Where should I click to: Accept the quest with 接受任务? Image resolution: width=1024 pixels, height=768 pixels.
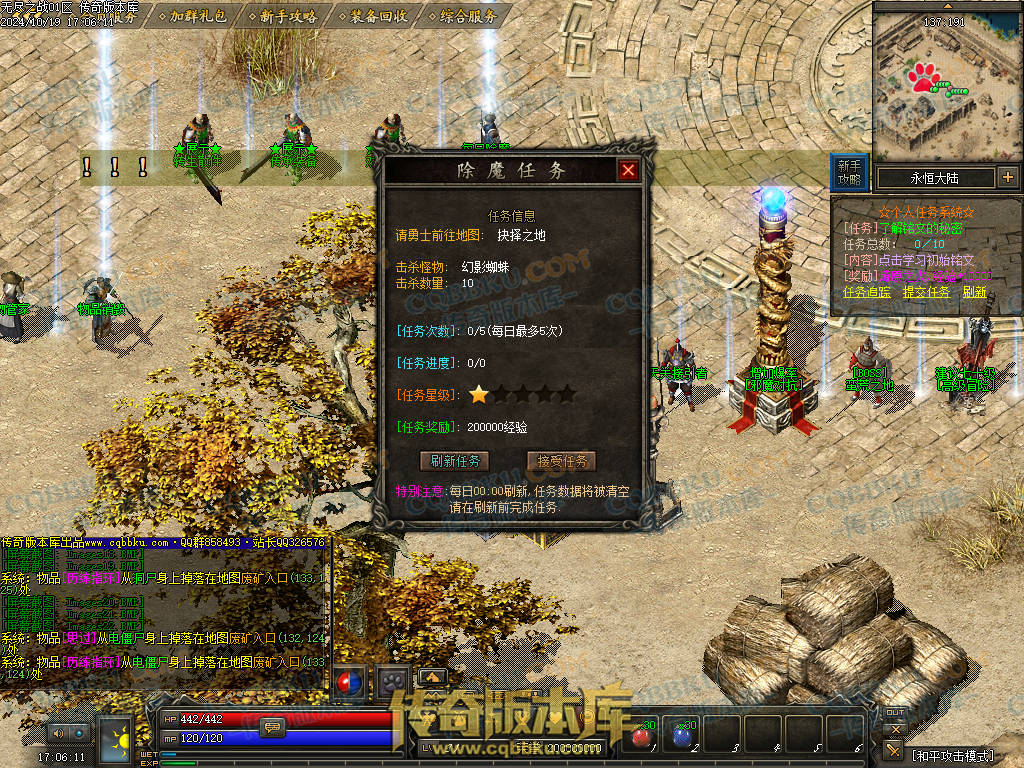561,461
